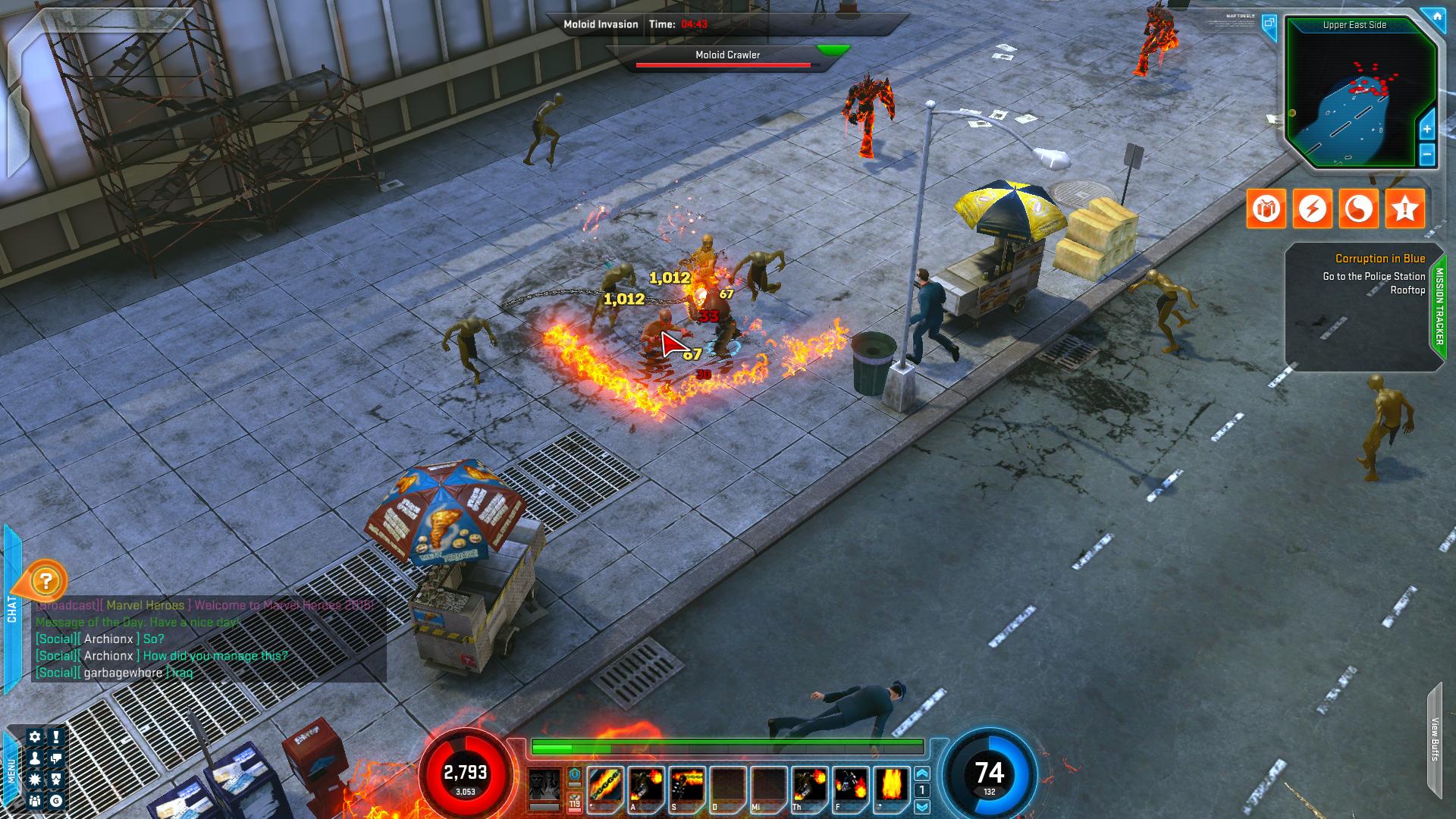Open the group of people social icon
Image resolution: width=1456 pixels, height=819 pixels.
34,801
